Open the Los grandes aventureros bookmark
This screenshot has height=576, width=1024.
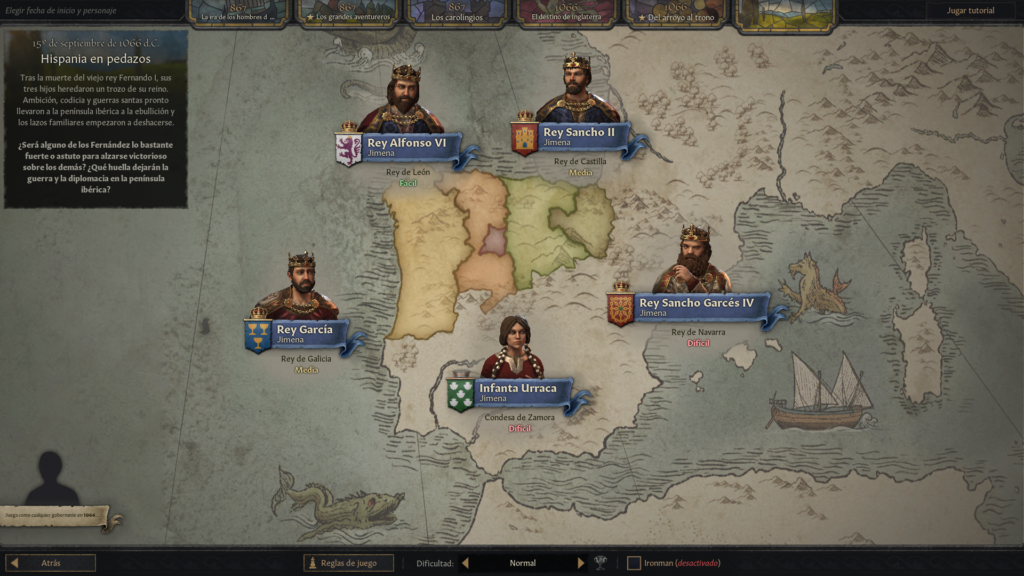point(348,12)
